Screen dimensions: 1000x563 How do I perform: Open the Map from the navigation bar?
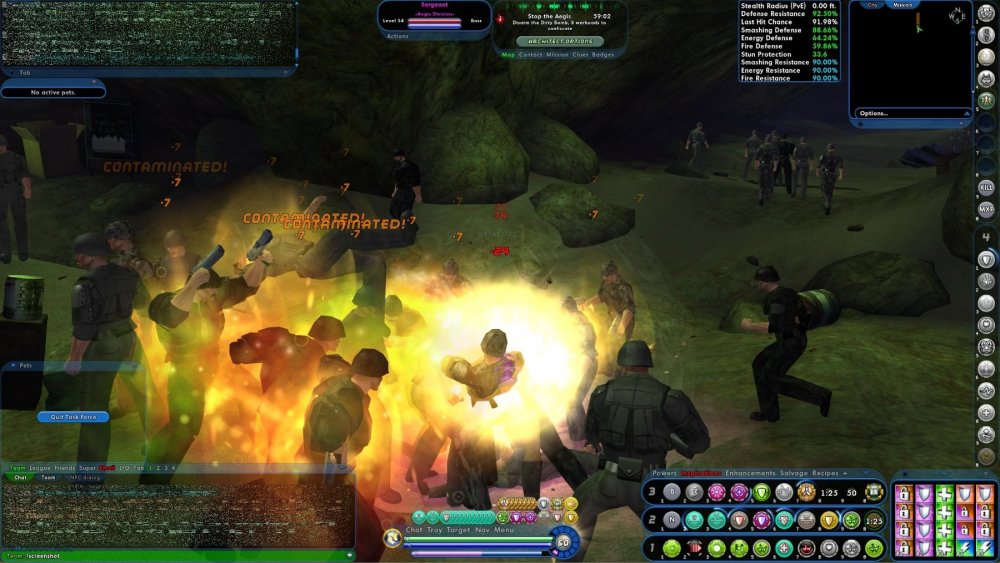tap(508, 55)
